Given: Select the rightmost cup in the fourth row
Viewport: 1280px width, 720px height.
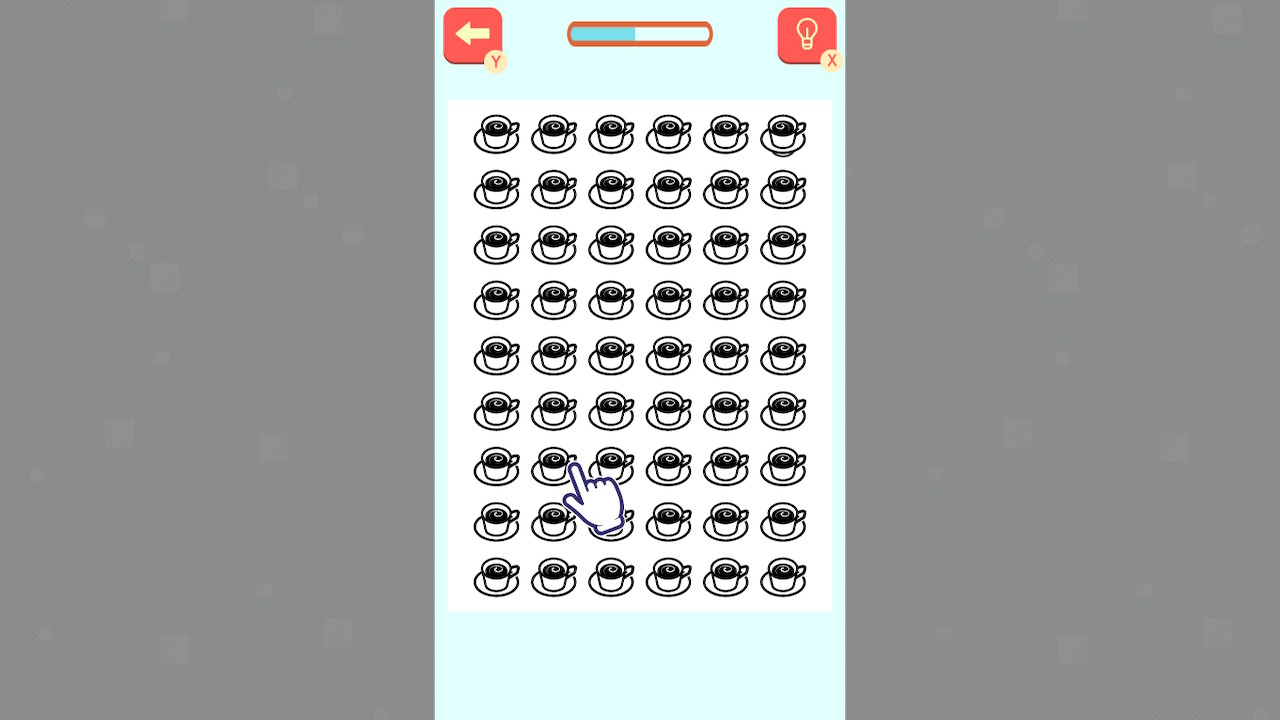Looking at the screenshot, I should [783, 301].
